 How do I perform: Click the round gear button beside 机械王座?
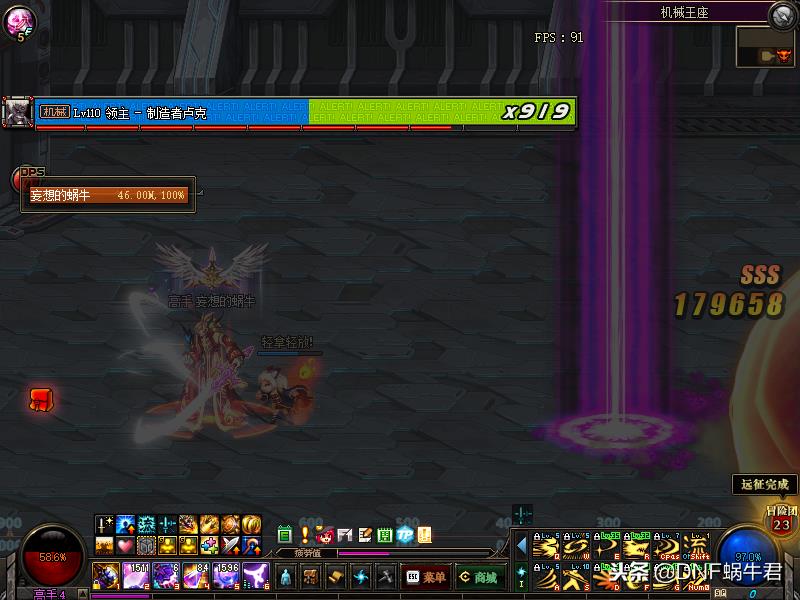[x=782, y=14]
